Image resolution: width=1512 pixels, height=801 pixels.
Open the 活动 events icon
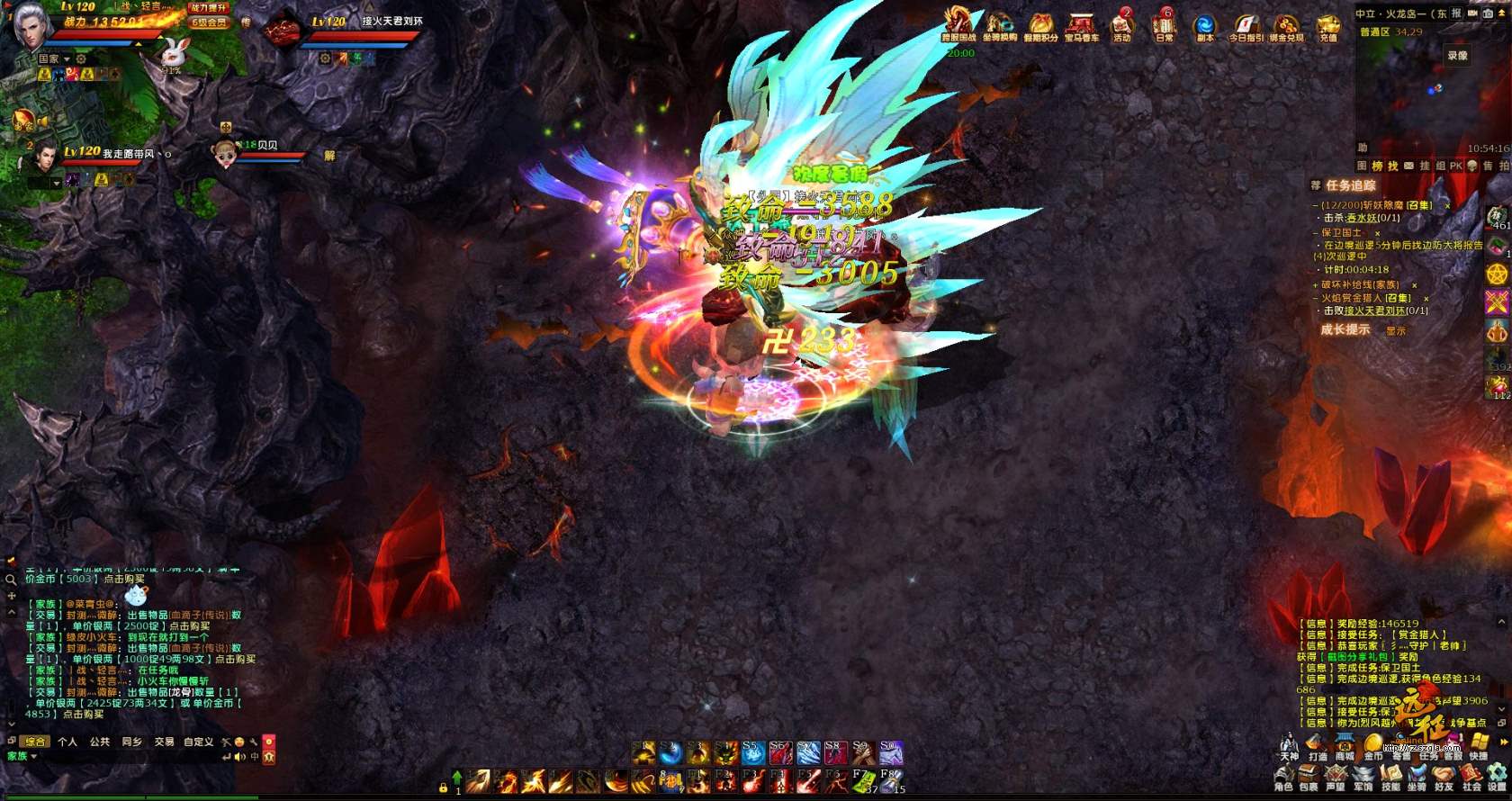[x=1121, y=25]
